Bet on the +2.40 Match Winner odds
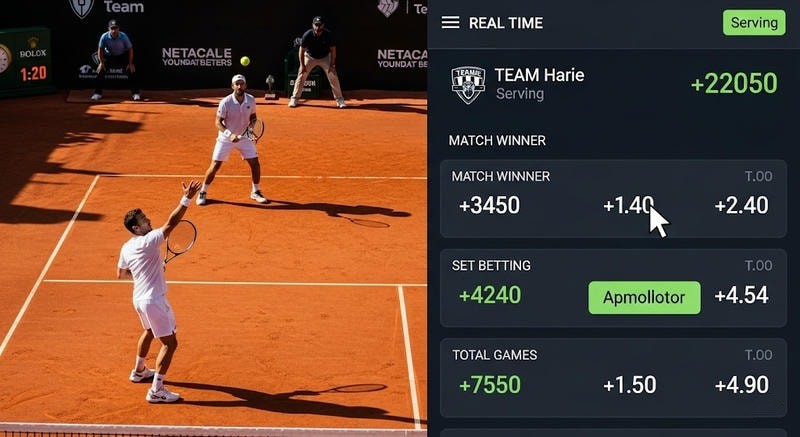The height and width of the screenshot is (437, 800). click(x=741, y=206)
